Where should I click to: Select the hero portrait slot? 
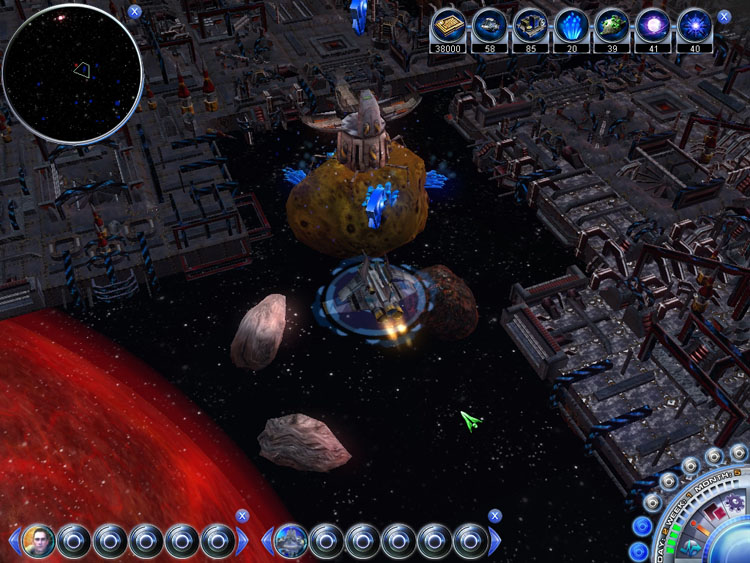point(38,541)
